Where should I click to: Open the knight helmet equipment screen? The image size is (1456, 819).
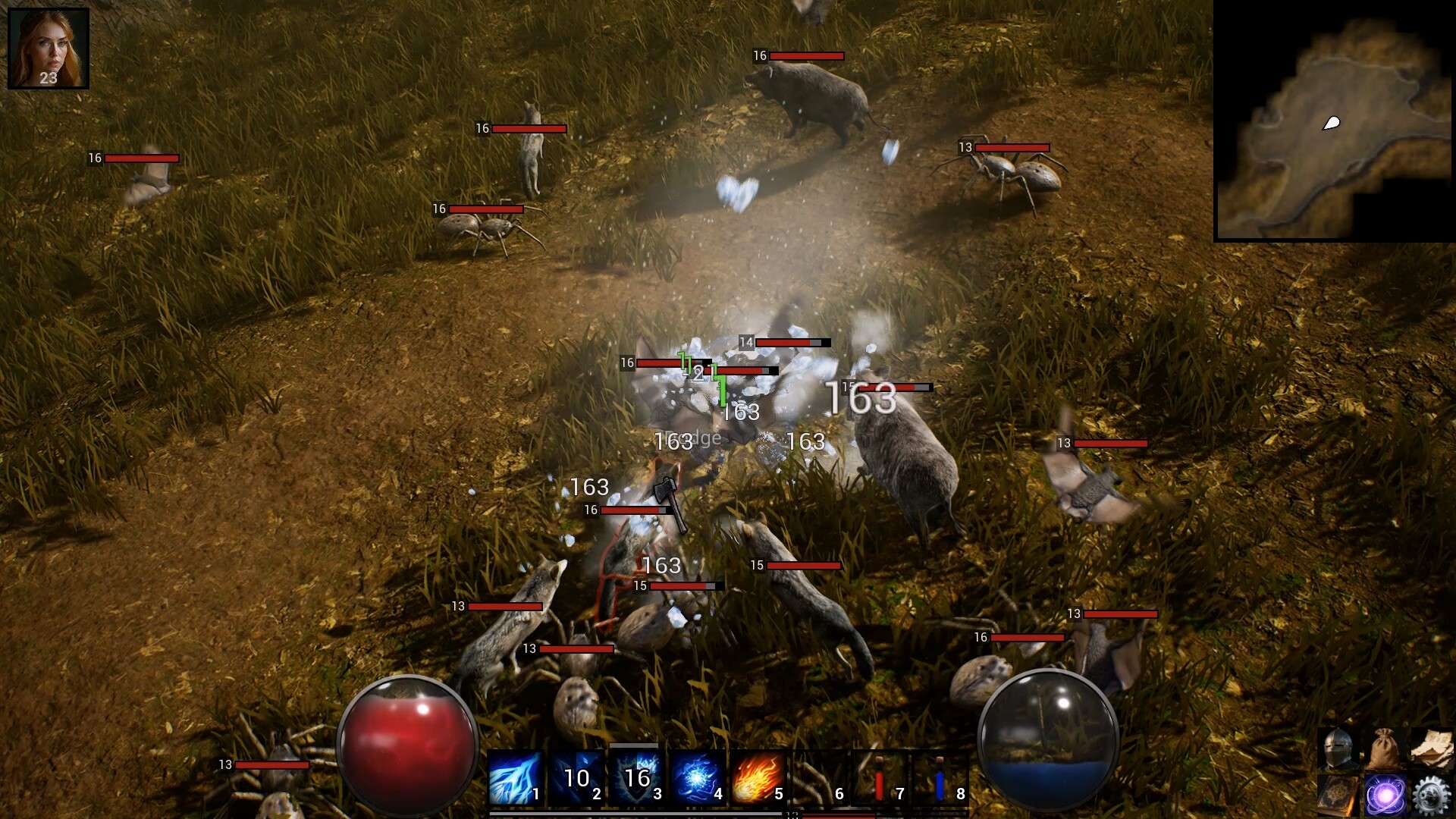[x=1338, y=747]
